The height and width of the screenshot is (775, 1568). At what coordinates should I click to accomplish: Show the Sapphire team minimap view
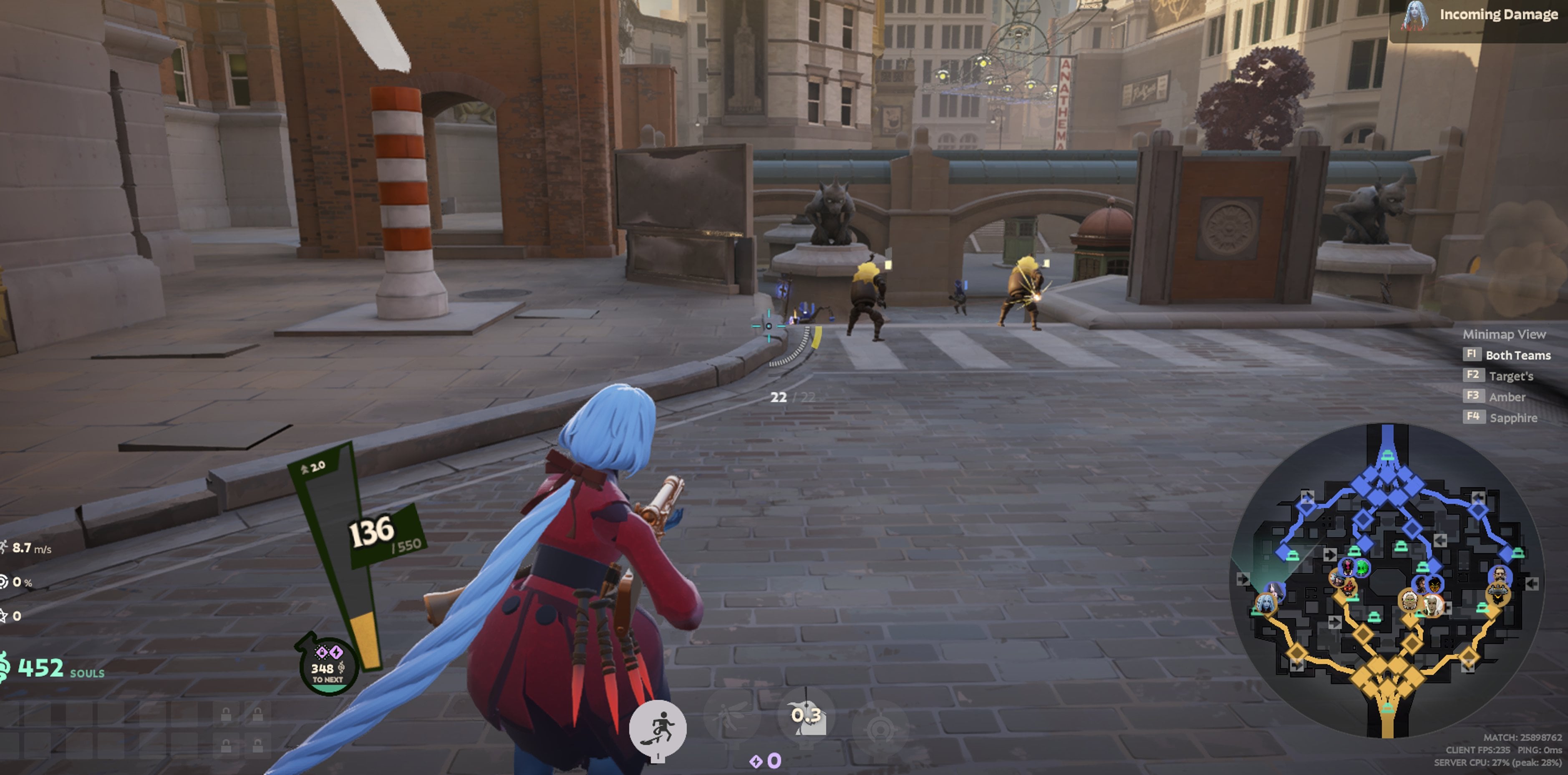tap(1513, 417)
